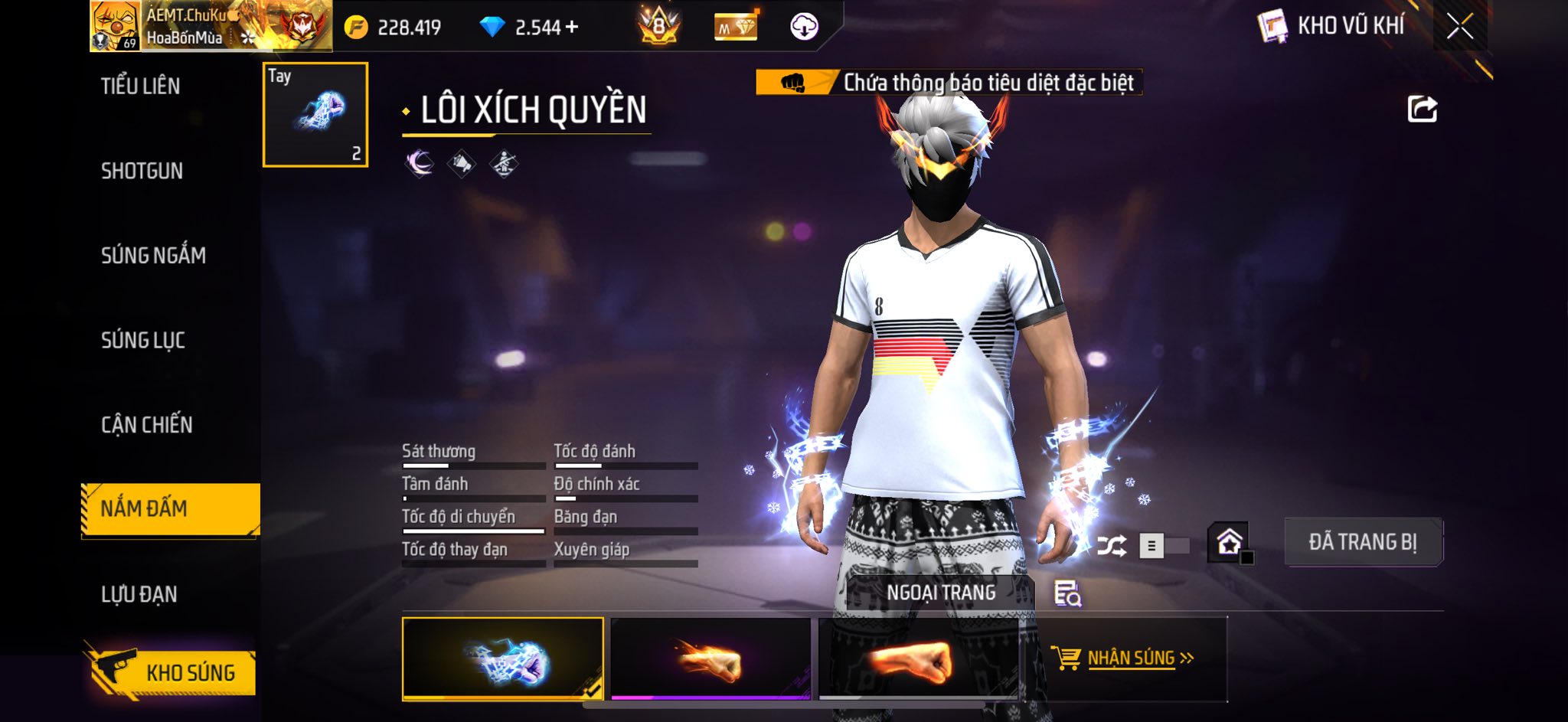Open the Shotgun weapon category
This screenshot has height=722, width=1568.
click(x=142, y=171)
